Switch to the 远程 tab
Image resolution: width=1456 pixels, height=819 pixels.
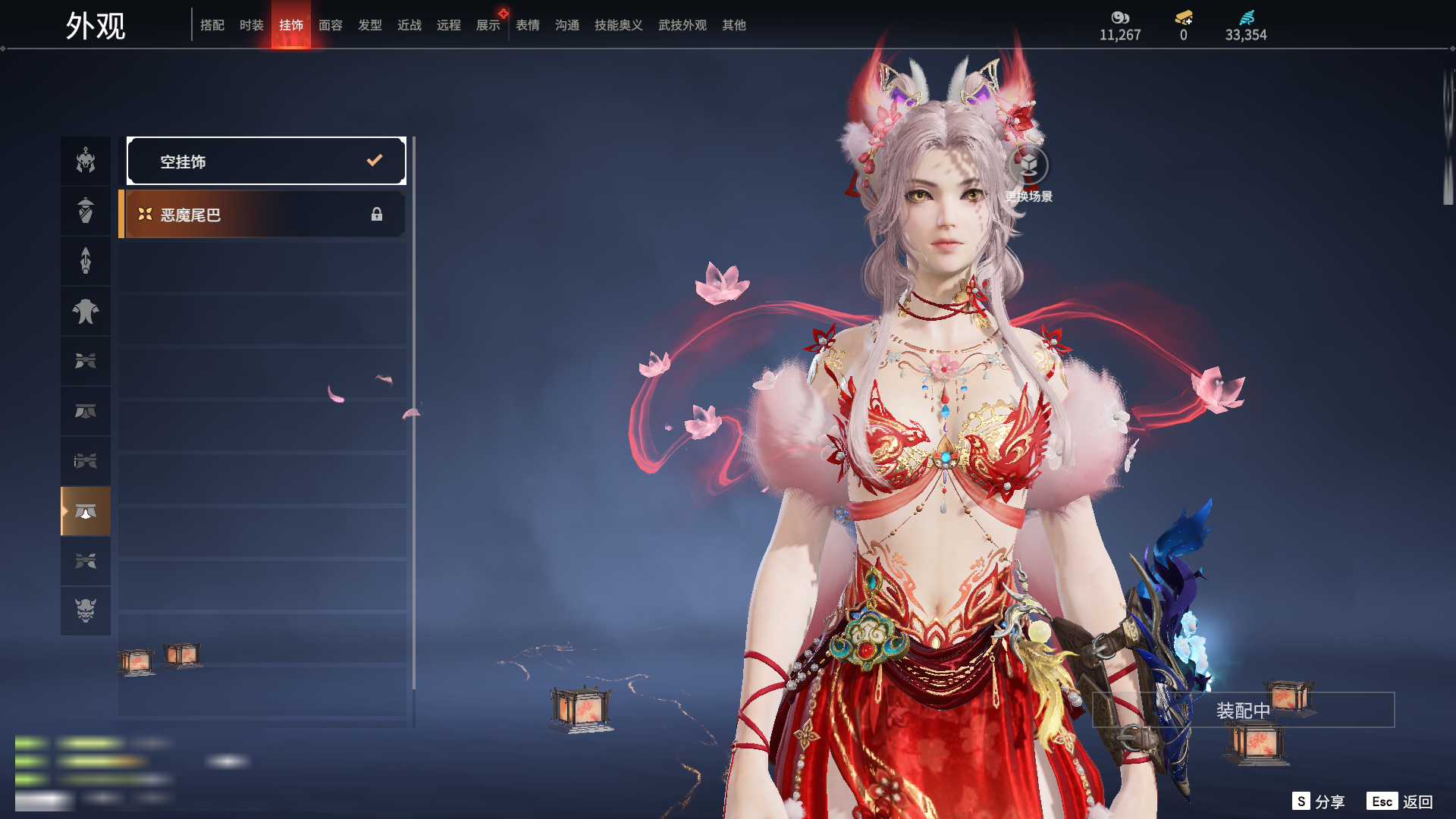coord(449,25)
